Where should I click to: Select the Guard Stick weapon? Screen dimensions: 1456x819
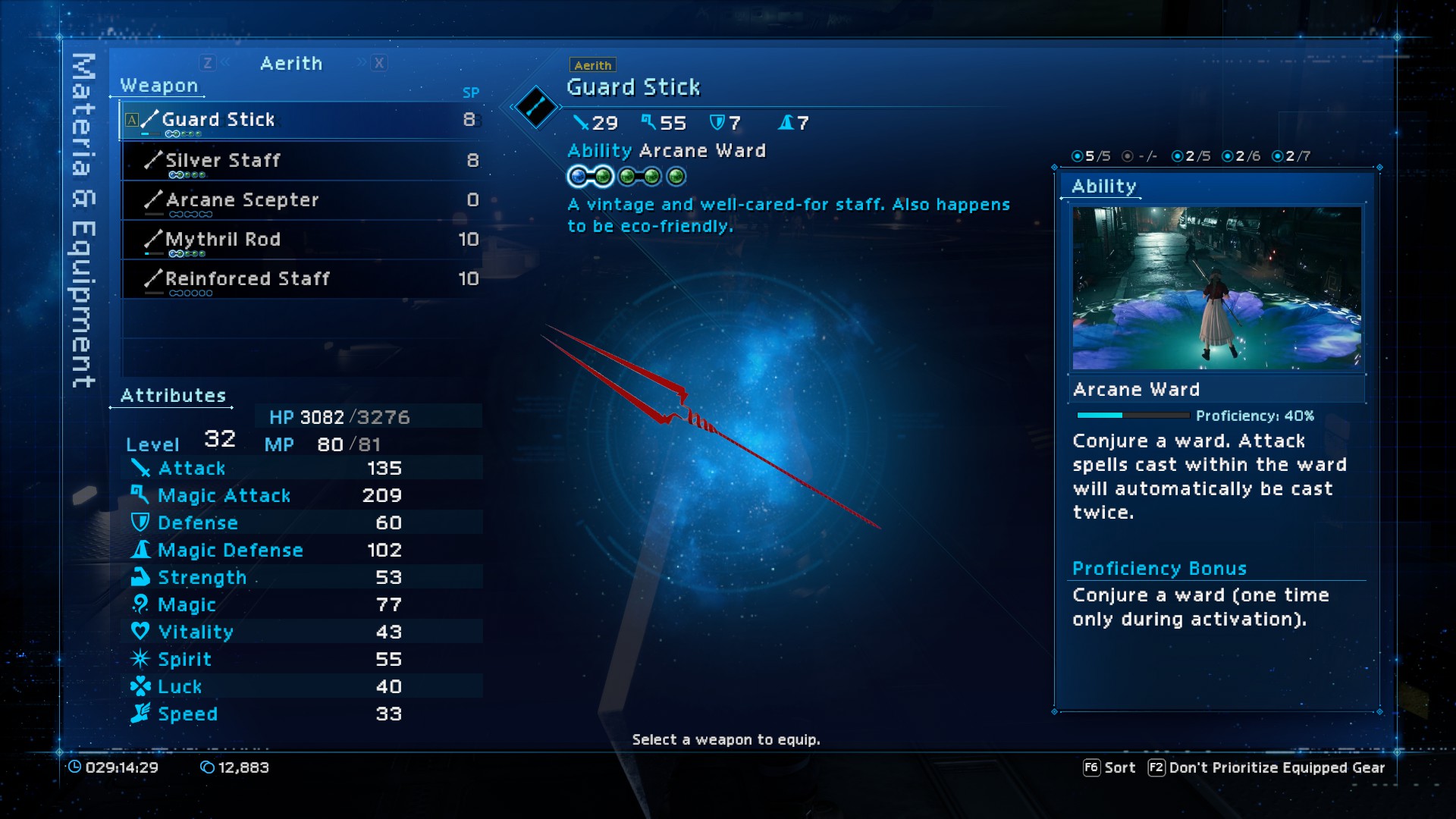click(x=300, y=120)
